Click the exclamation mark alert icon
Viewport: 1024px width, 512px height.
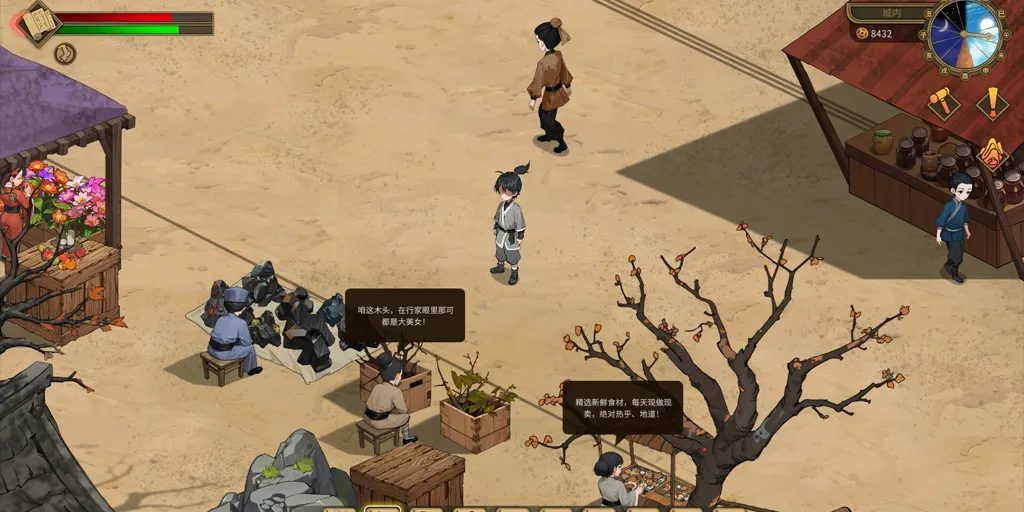click(992, 102)
